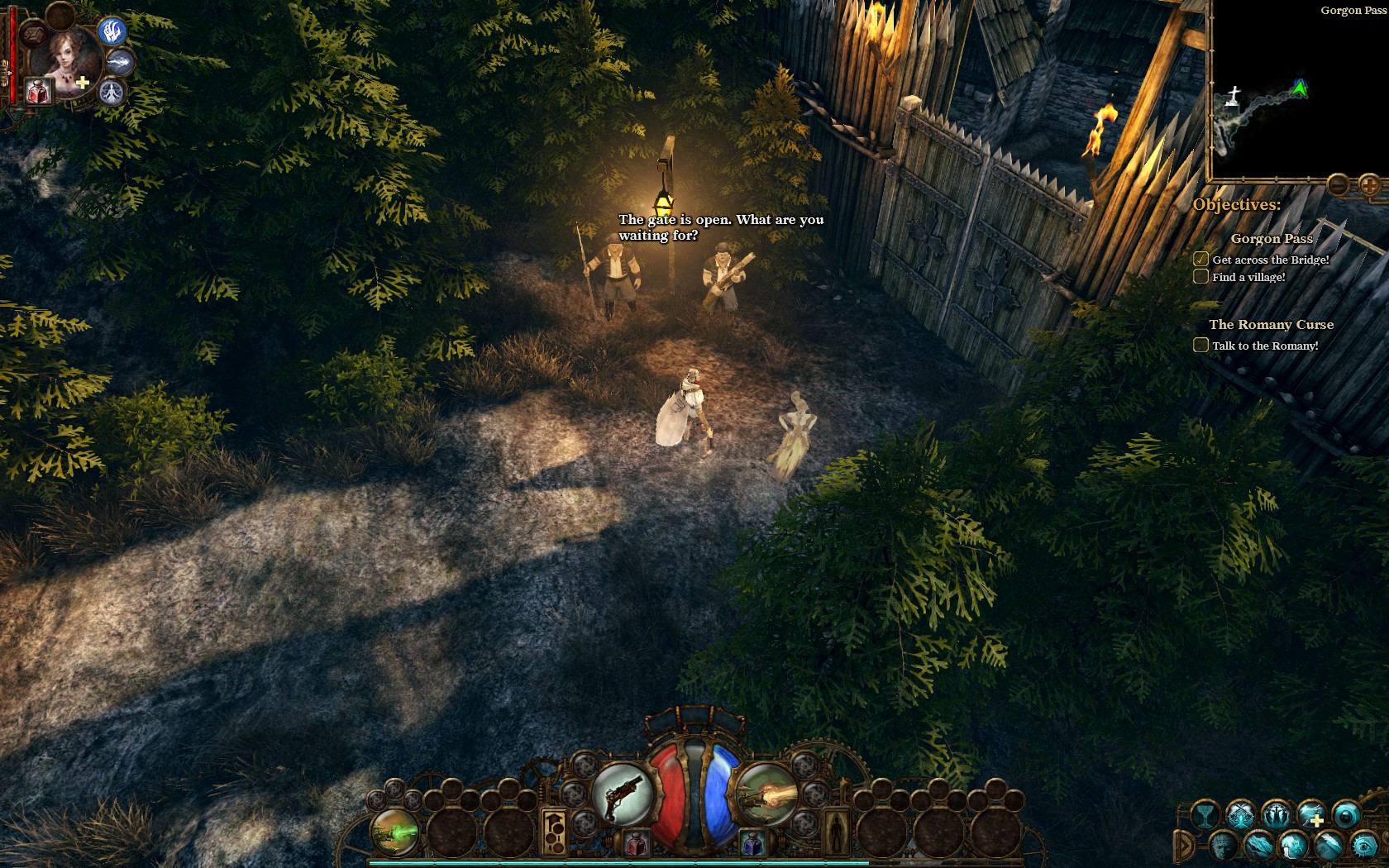Viewport: 1389px width, 868px height.
Task: Use the companion's red potion
Action: pos(38,91)
